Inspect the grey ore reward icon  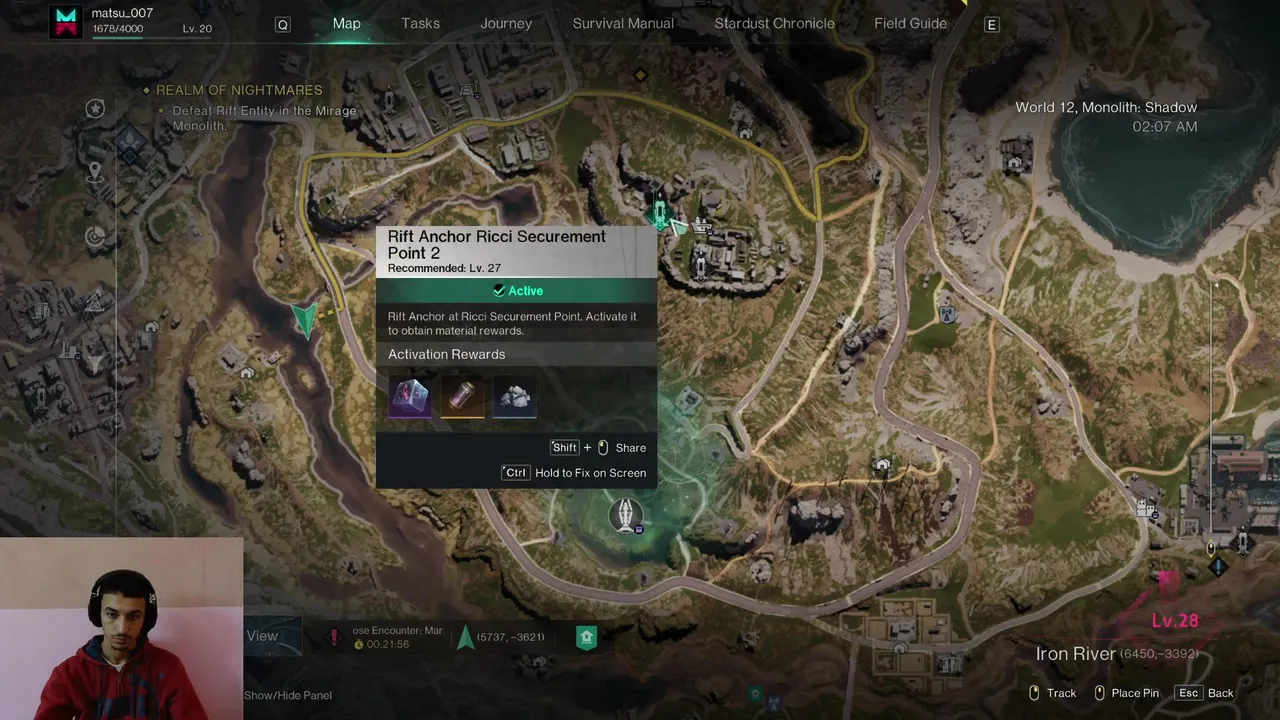[x=514, y=396]
